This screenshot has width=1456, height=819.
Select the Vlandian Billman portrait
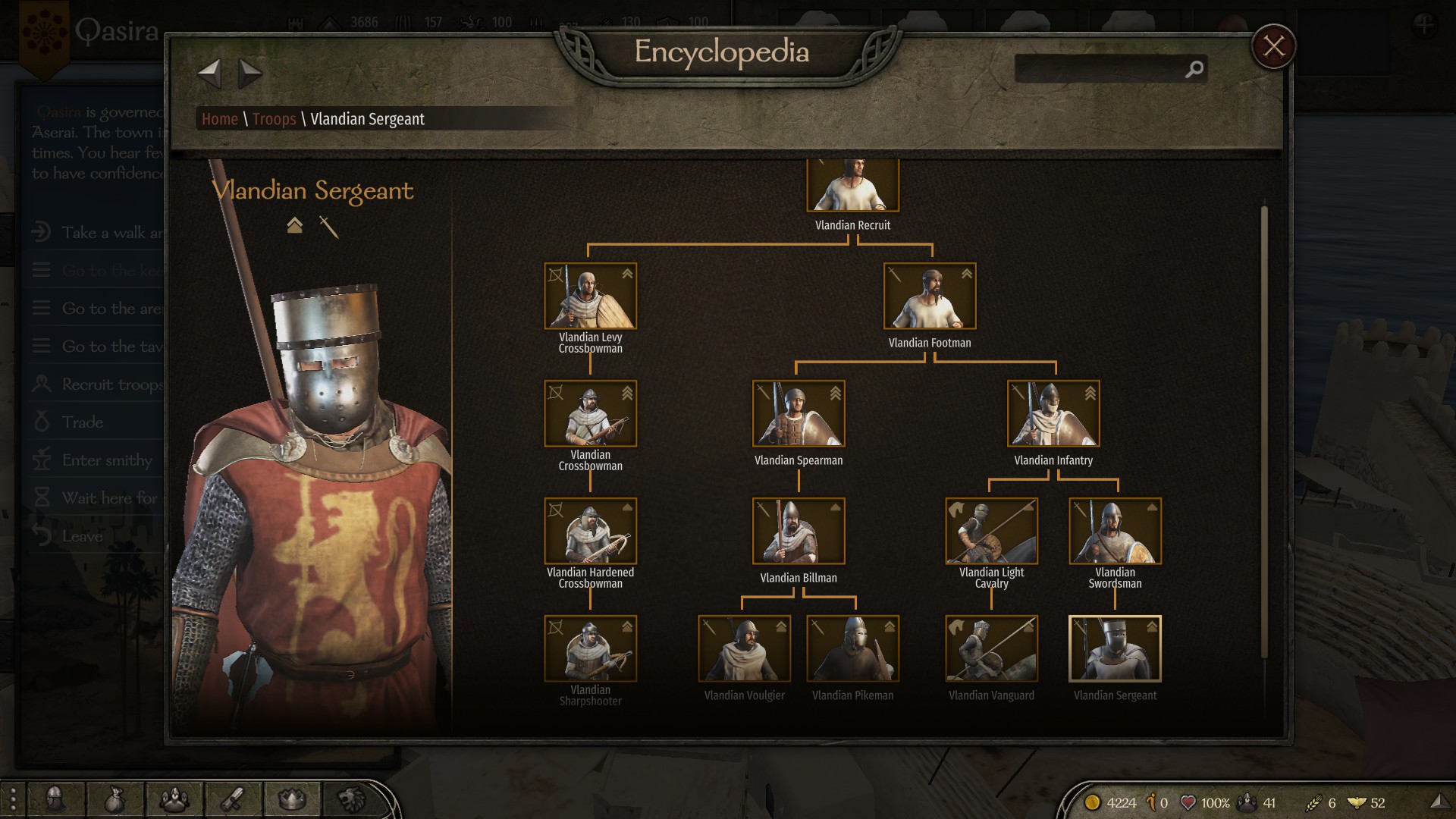(798, 531)
